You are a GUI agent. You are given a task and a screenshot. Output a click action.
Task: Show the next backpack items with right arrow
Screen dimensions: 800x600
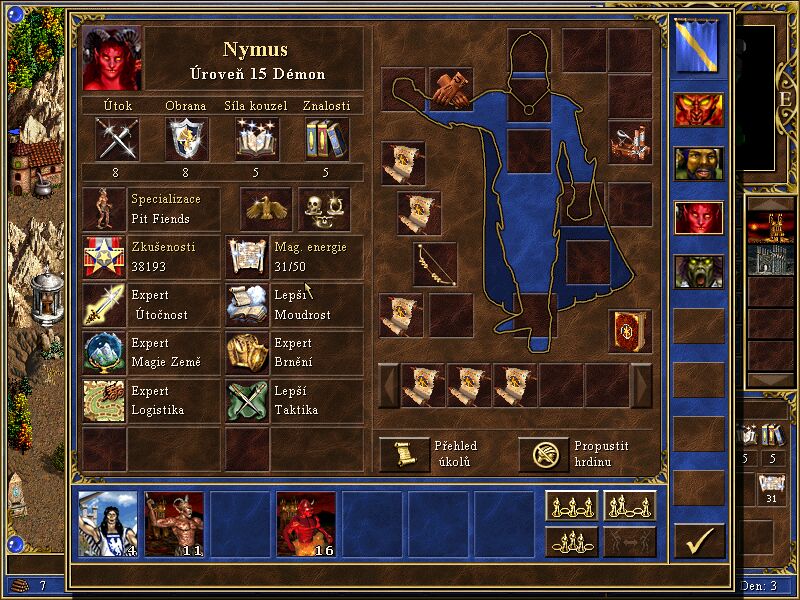641,385
